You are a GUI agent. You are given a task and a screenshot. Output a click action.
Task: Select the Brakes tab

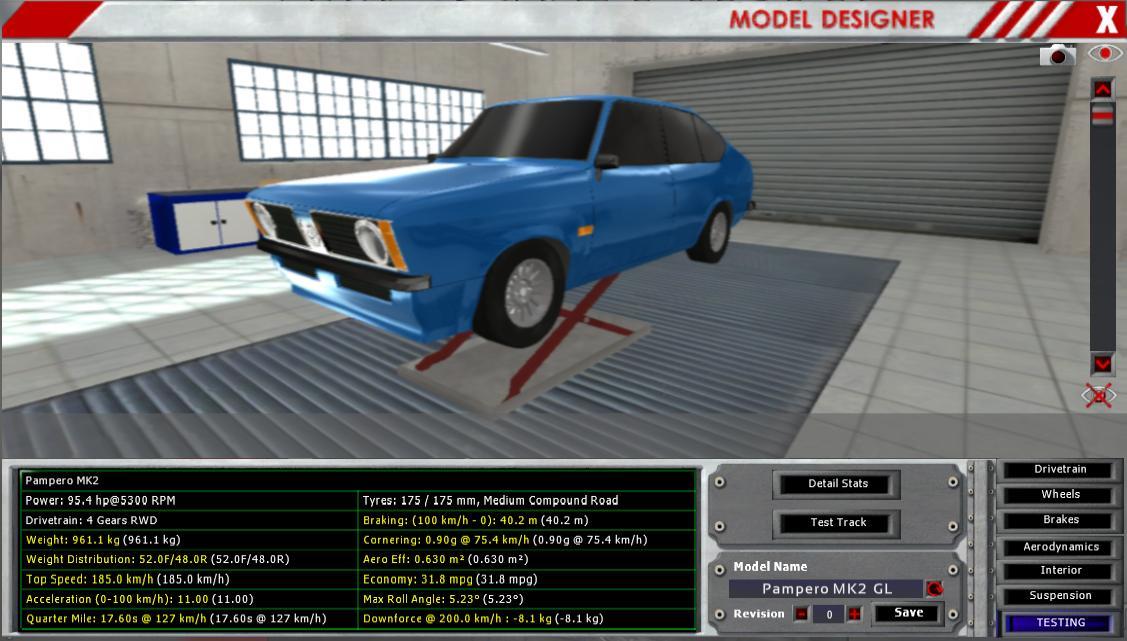[x=1060, y=520]
